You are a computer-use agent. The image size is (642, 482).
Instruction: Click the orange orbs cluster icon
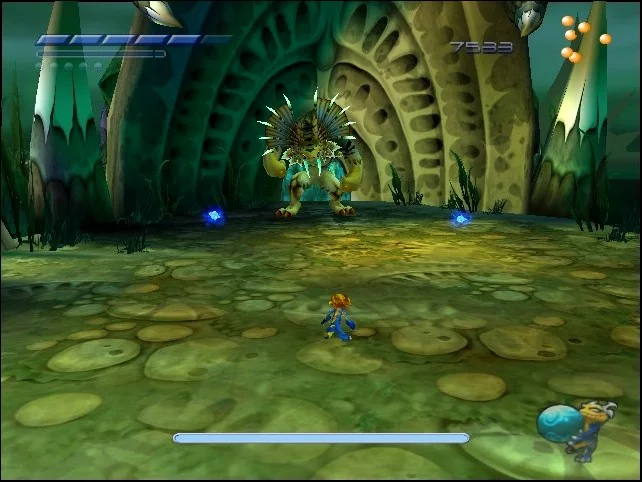coord(581,38)
